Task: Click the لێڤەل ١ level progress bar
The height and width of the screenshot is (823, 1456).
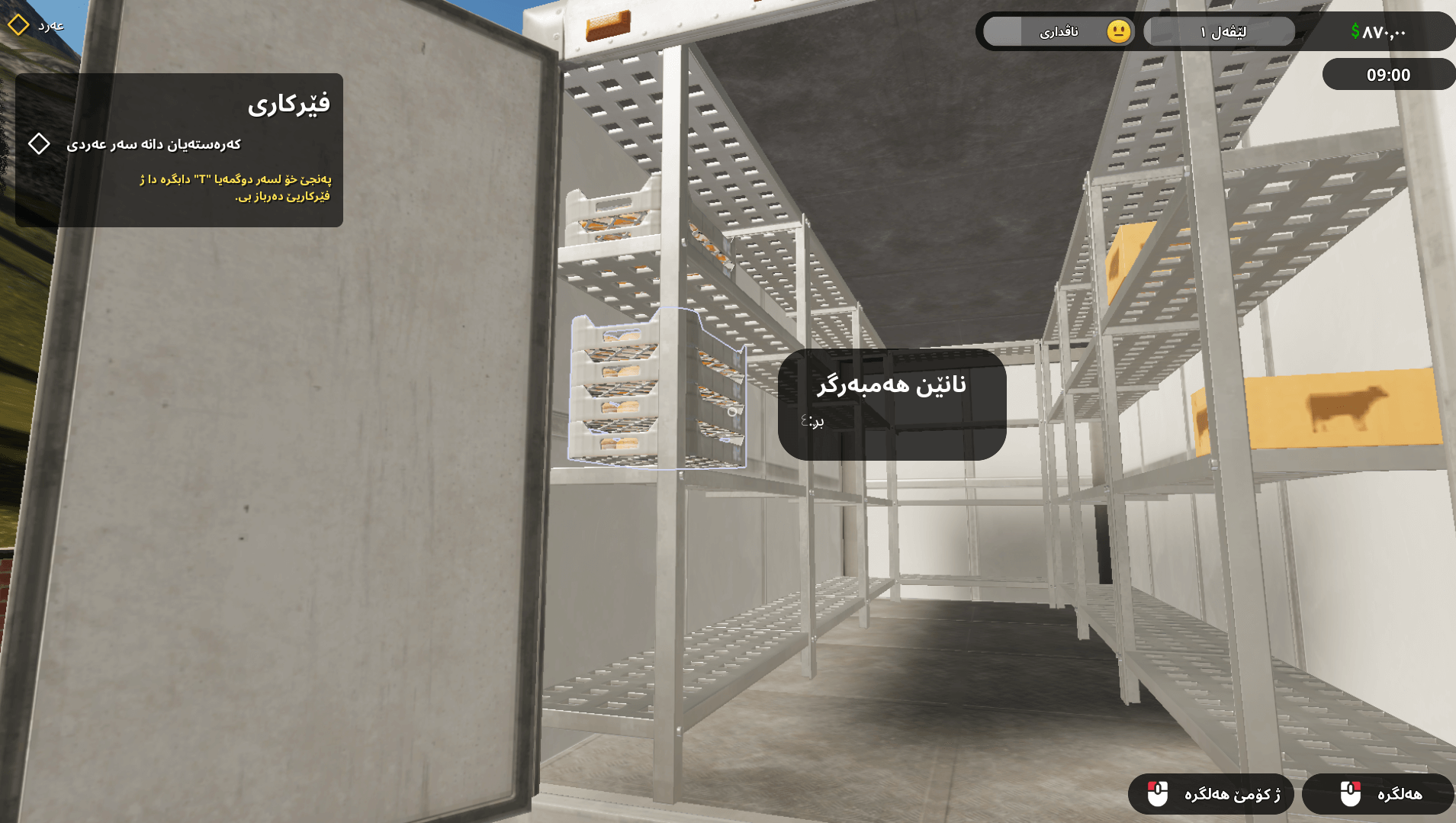Action: [x=1218, y=31]
